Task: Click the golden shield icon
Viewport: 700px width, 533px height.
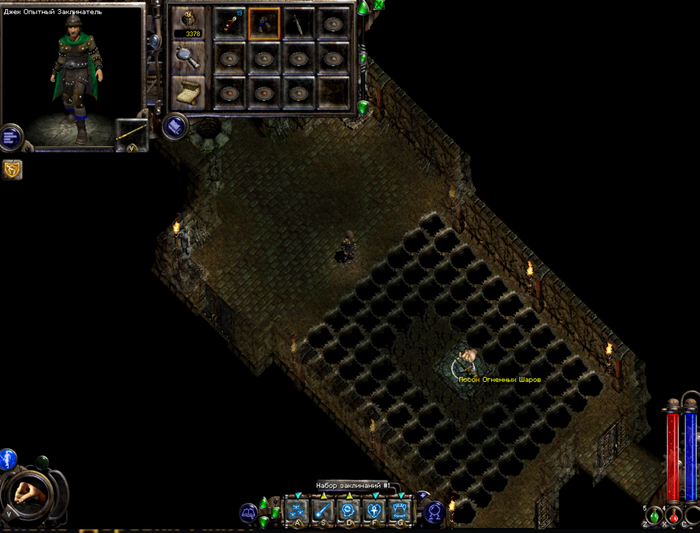Action: coord(13,170)
